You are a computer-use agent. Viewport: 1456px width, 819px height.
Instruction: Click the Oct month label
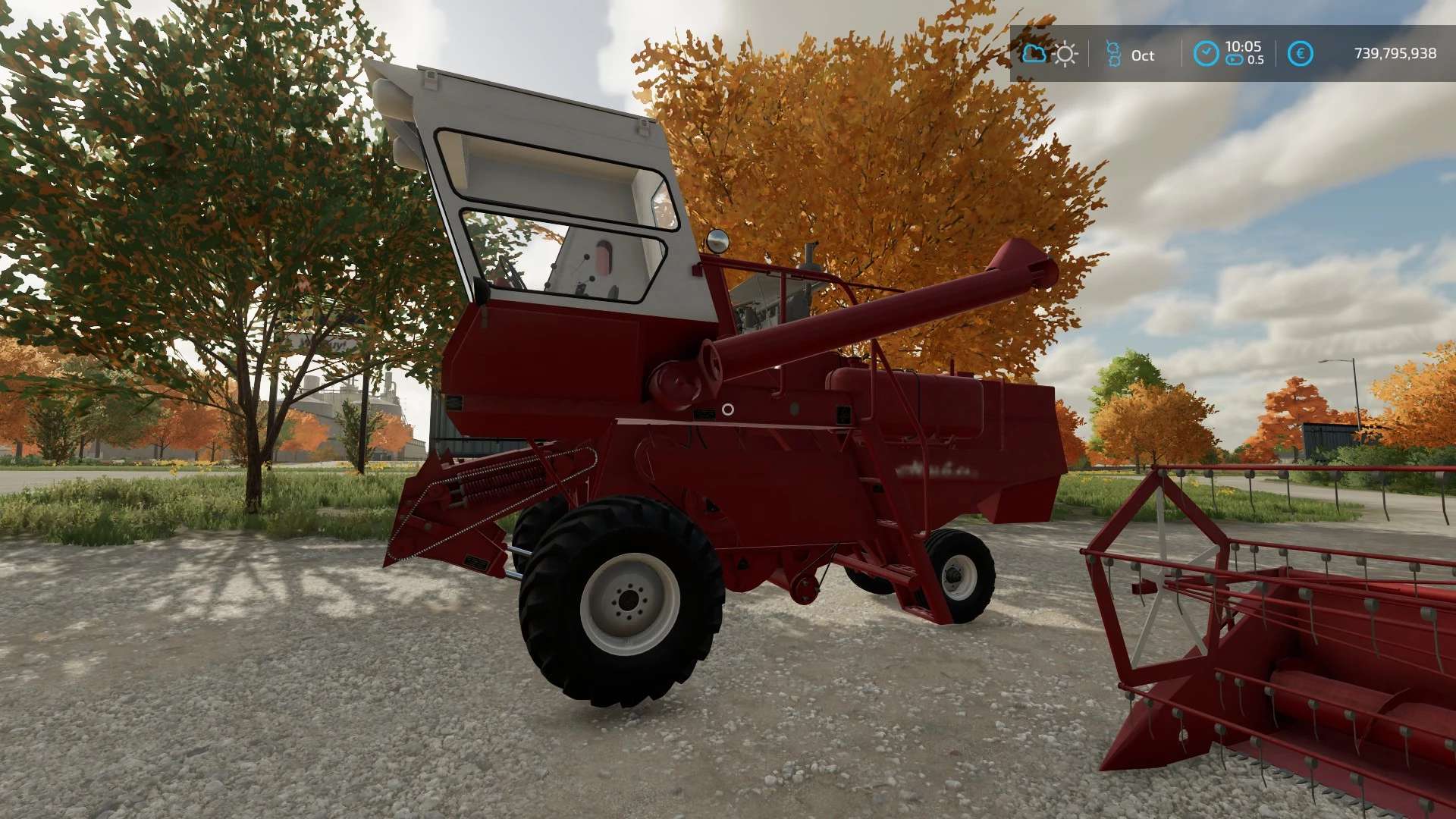click(x=1144, y=55)
